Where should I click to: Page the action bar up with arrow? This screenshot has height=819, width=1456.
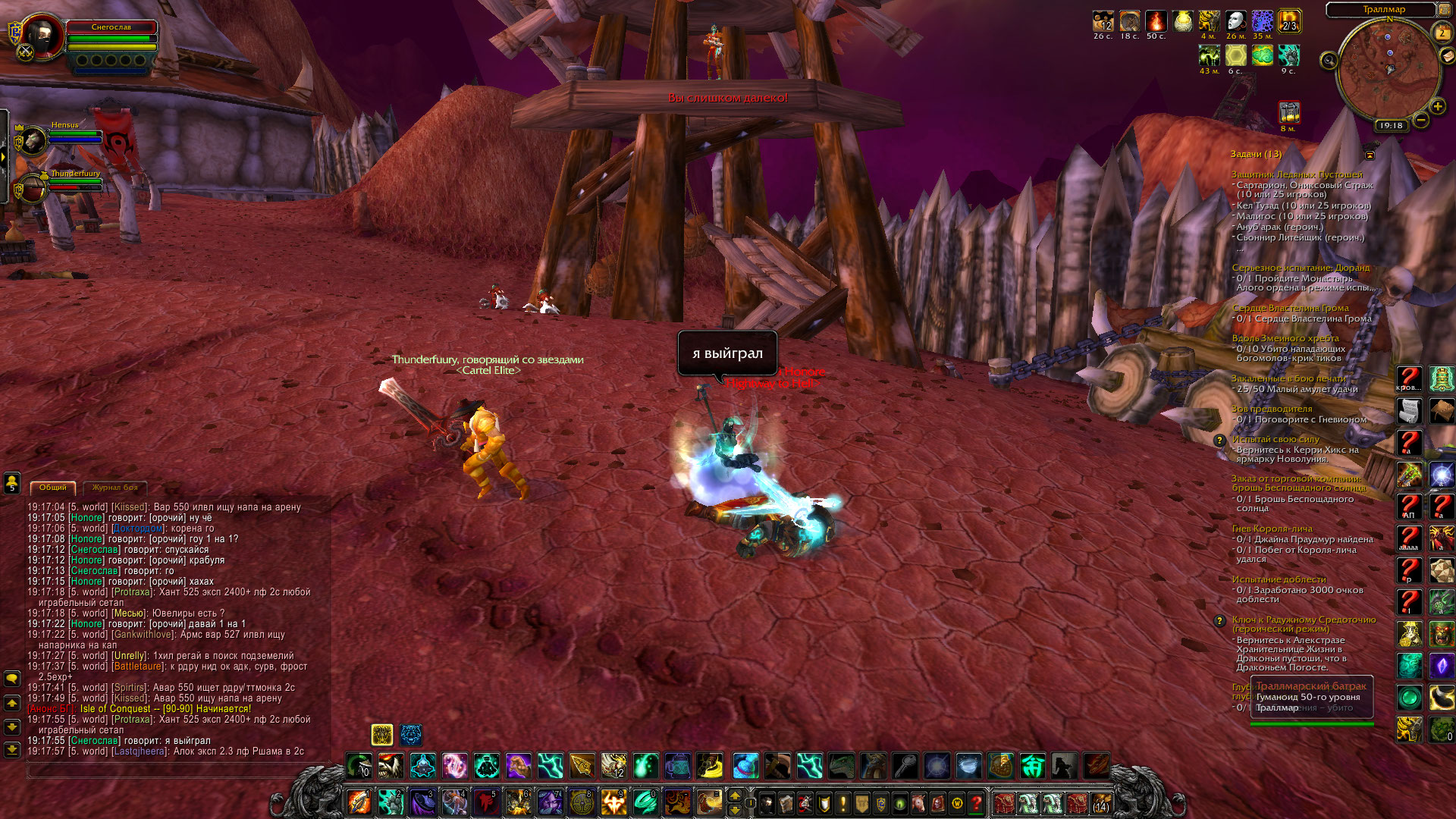pyautogui.click(x=734, y=795)
